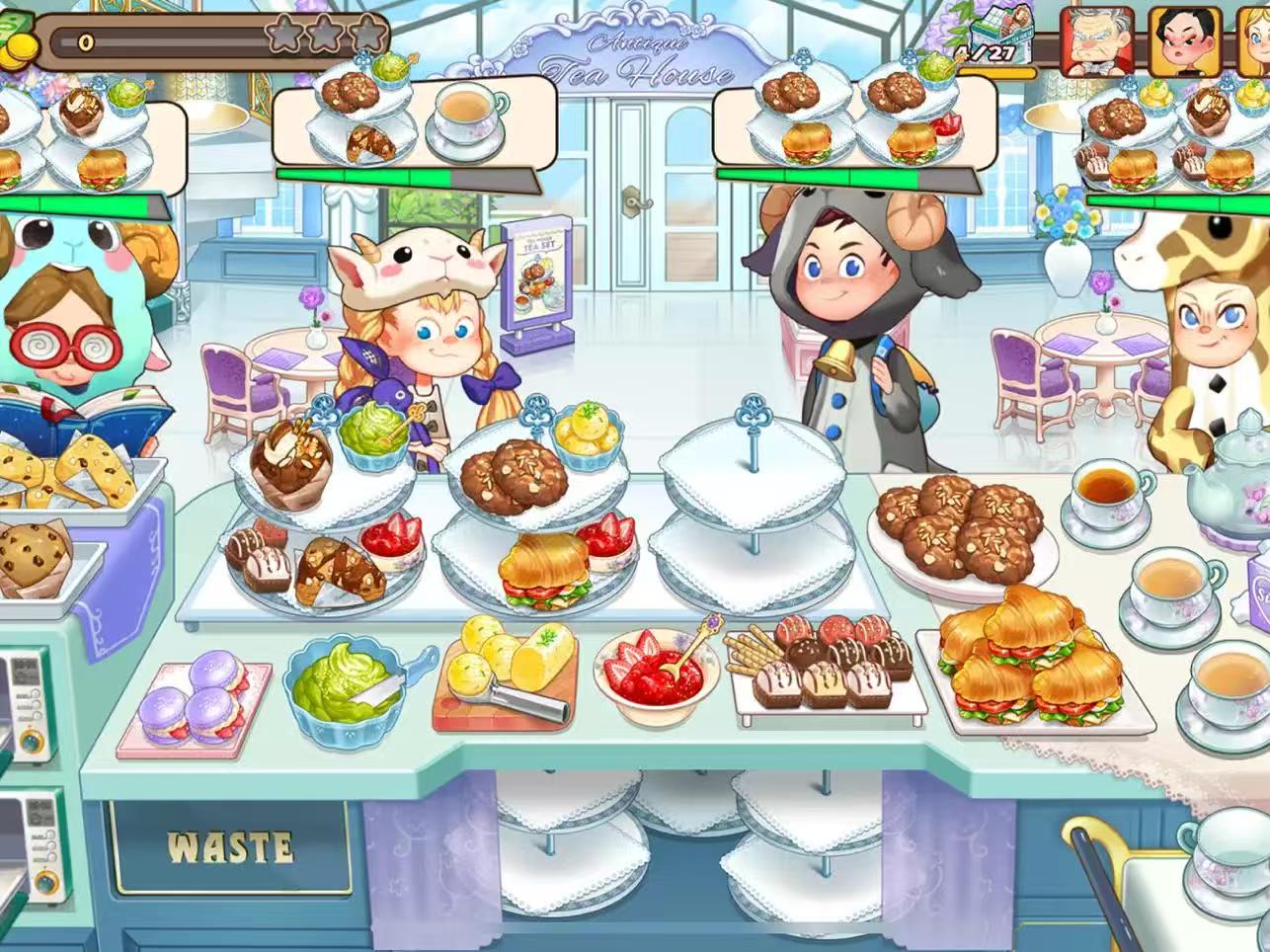Open the black-haired woman customer portrait
Viewport: 1270px width, 952px height.
[1185, 41]
